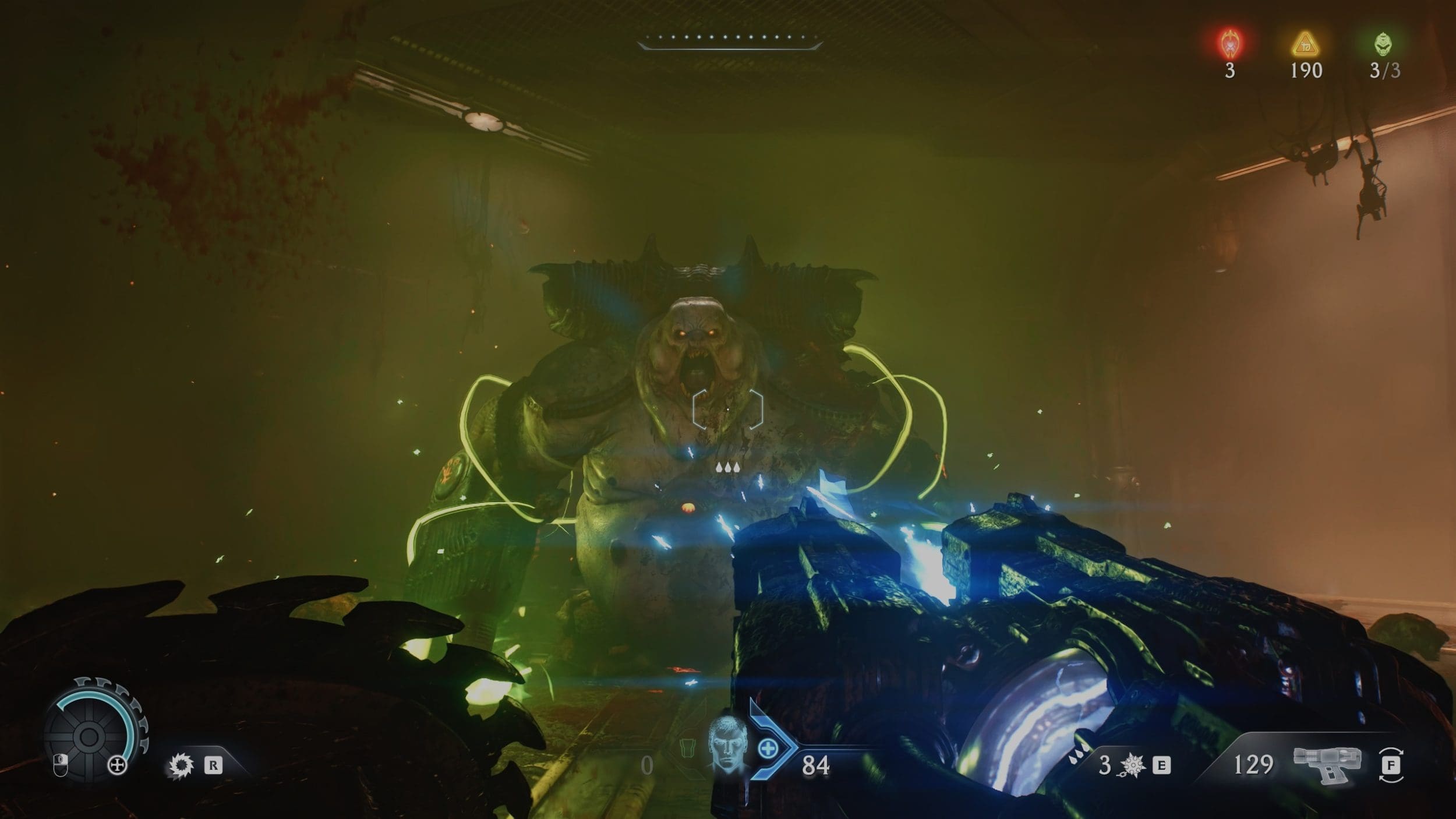This screenshot has width=1456, height=819.
Task: Select the cross emblem on the shield gauge
Action: point(118,765)
